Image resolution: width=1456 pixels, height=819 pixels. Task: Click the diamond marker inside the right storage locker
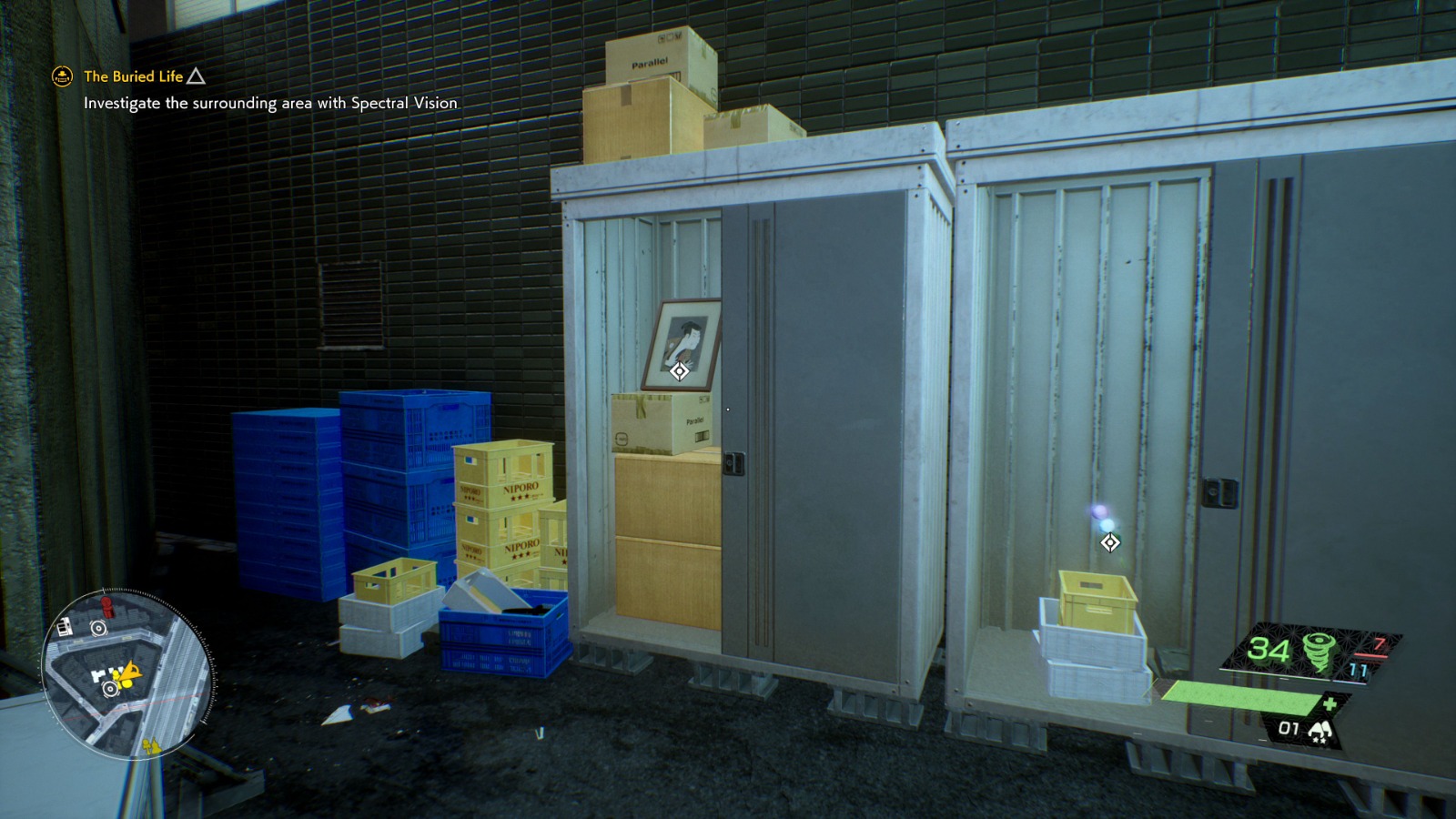click(x=1108, y=543)
